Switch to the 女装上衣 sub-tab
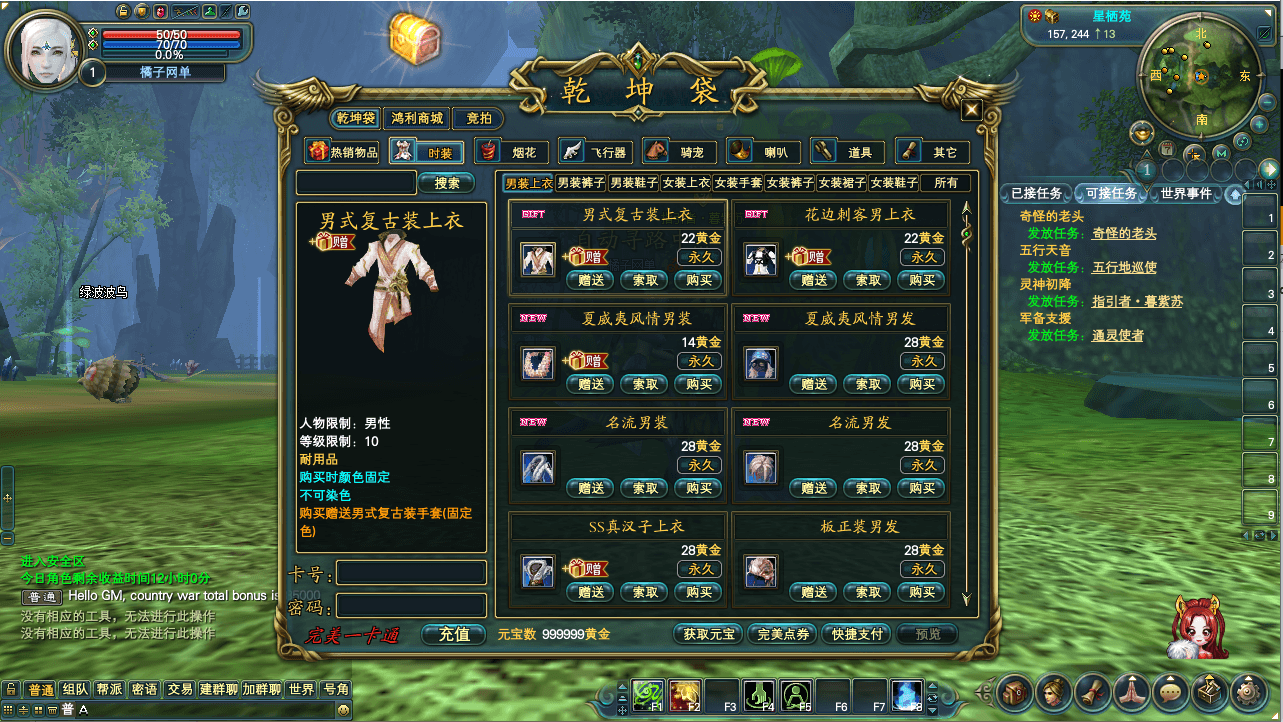This screenshot has width=1283, height=722. [x=686, y=183]
